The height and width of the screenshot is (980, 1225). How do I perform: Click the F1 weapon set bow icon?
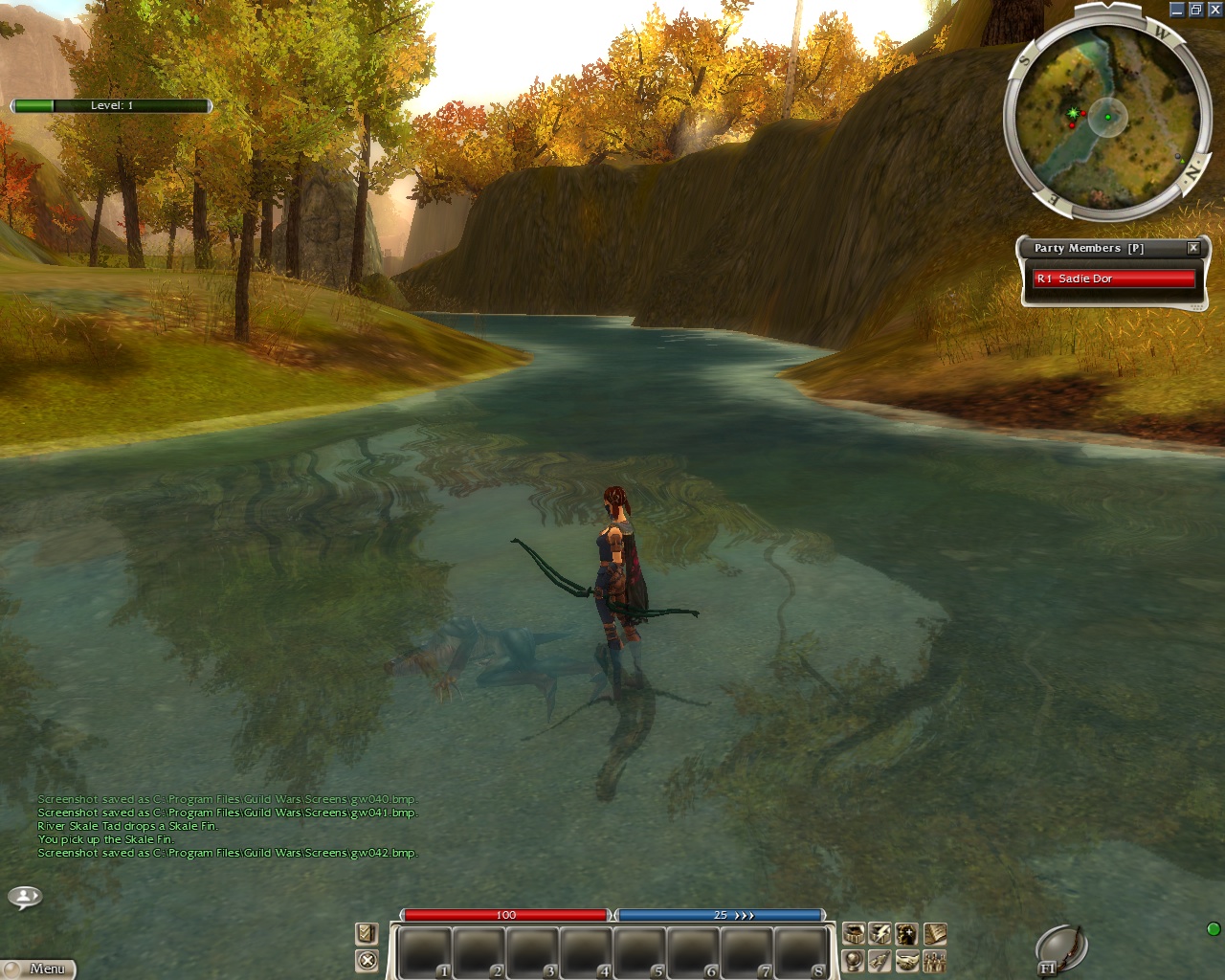(1061, 950)
